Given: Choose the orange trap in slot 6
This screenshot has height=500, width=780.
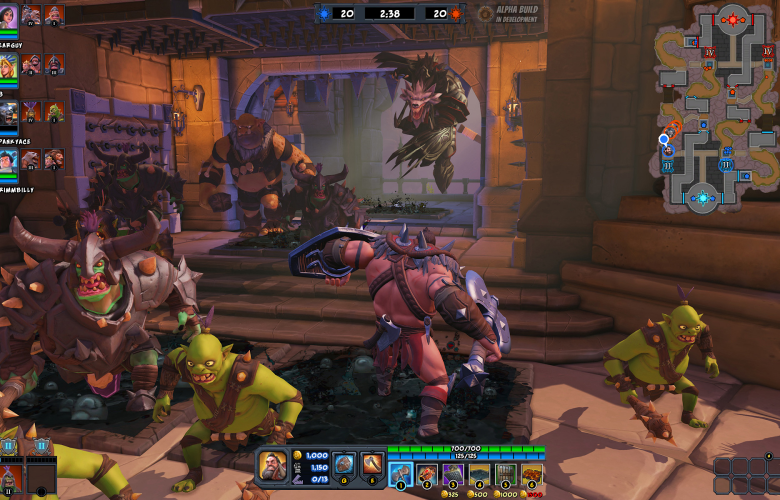Looking at the screenshot, I should [532, 474].
